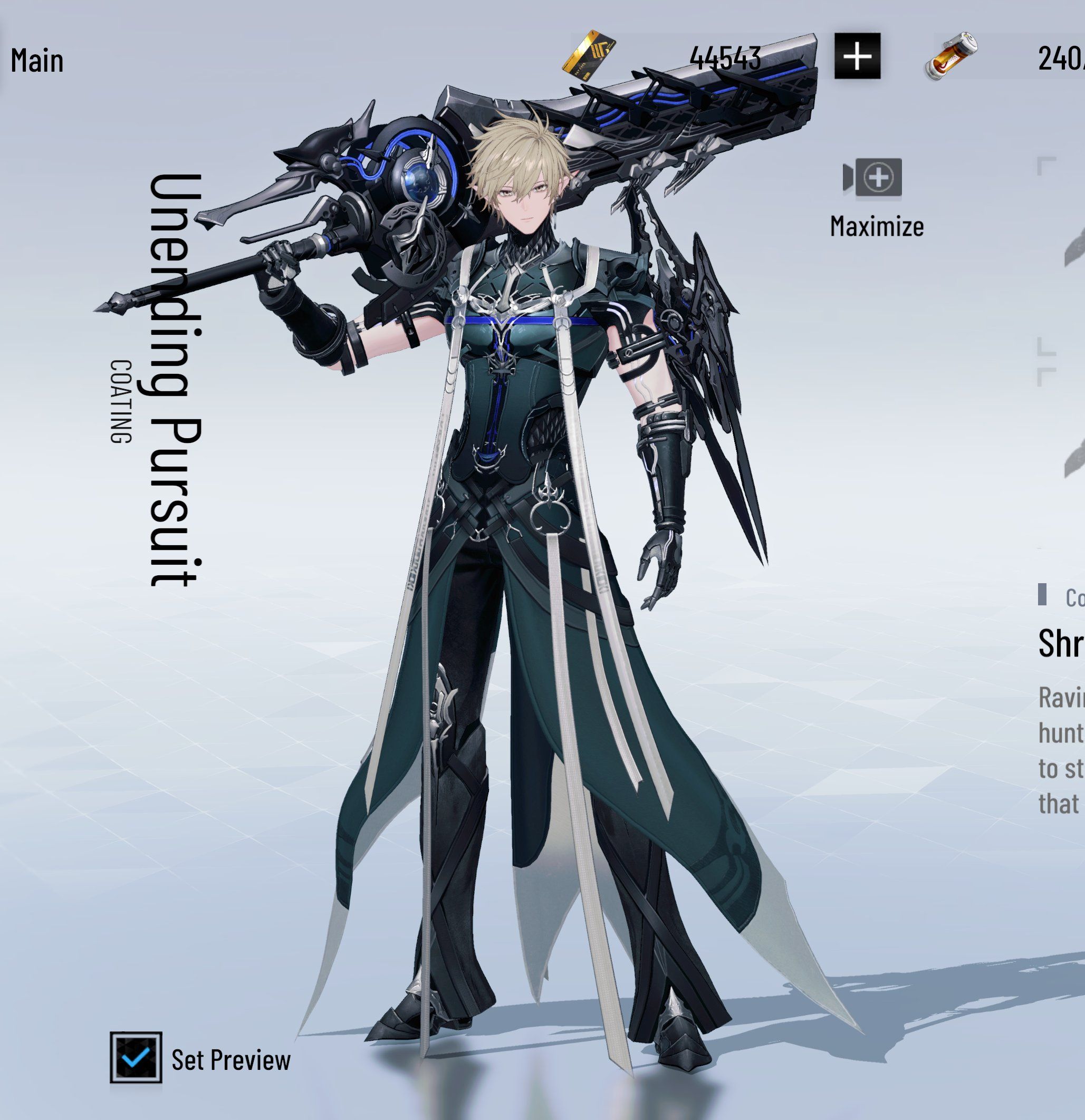
Task: Click the gold card currency icon
Action: (x=589, y=56)
